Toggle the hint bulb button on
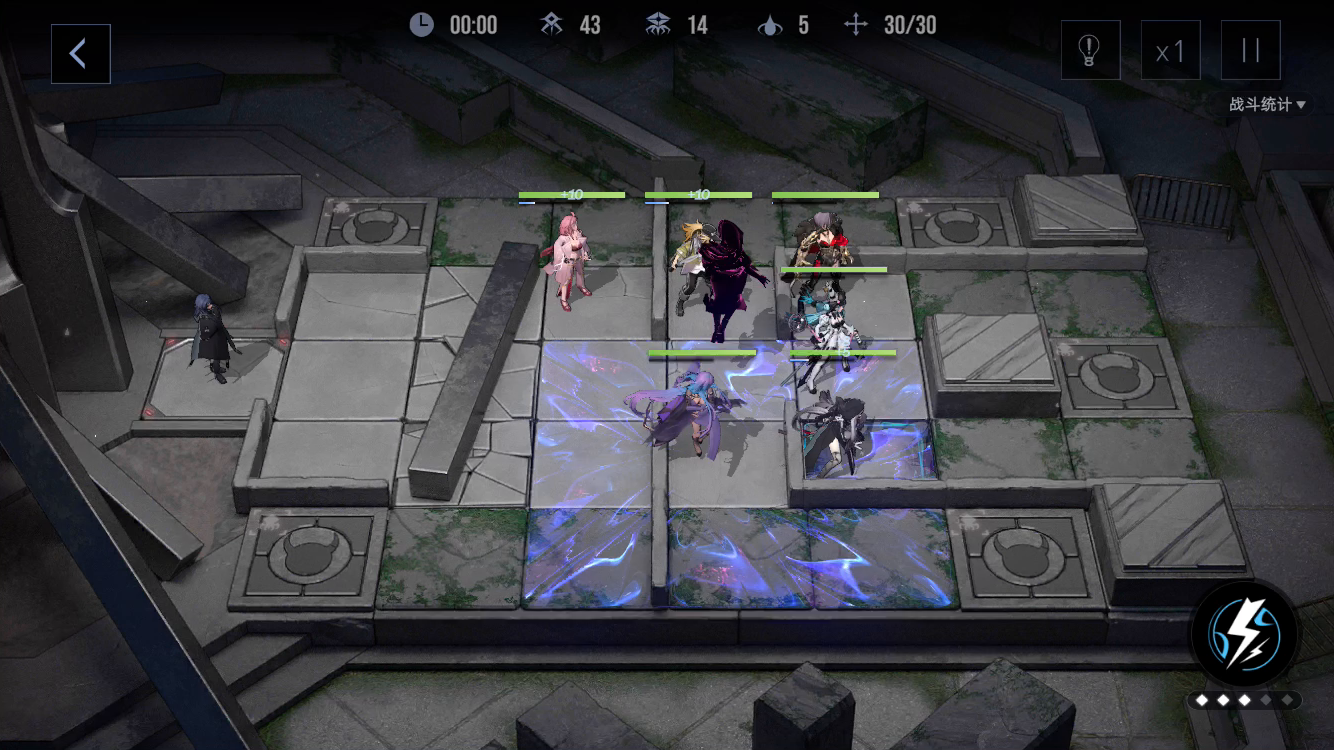Viewport: 1334px width, 750px height. tap(1090, 50)
